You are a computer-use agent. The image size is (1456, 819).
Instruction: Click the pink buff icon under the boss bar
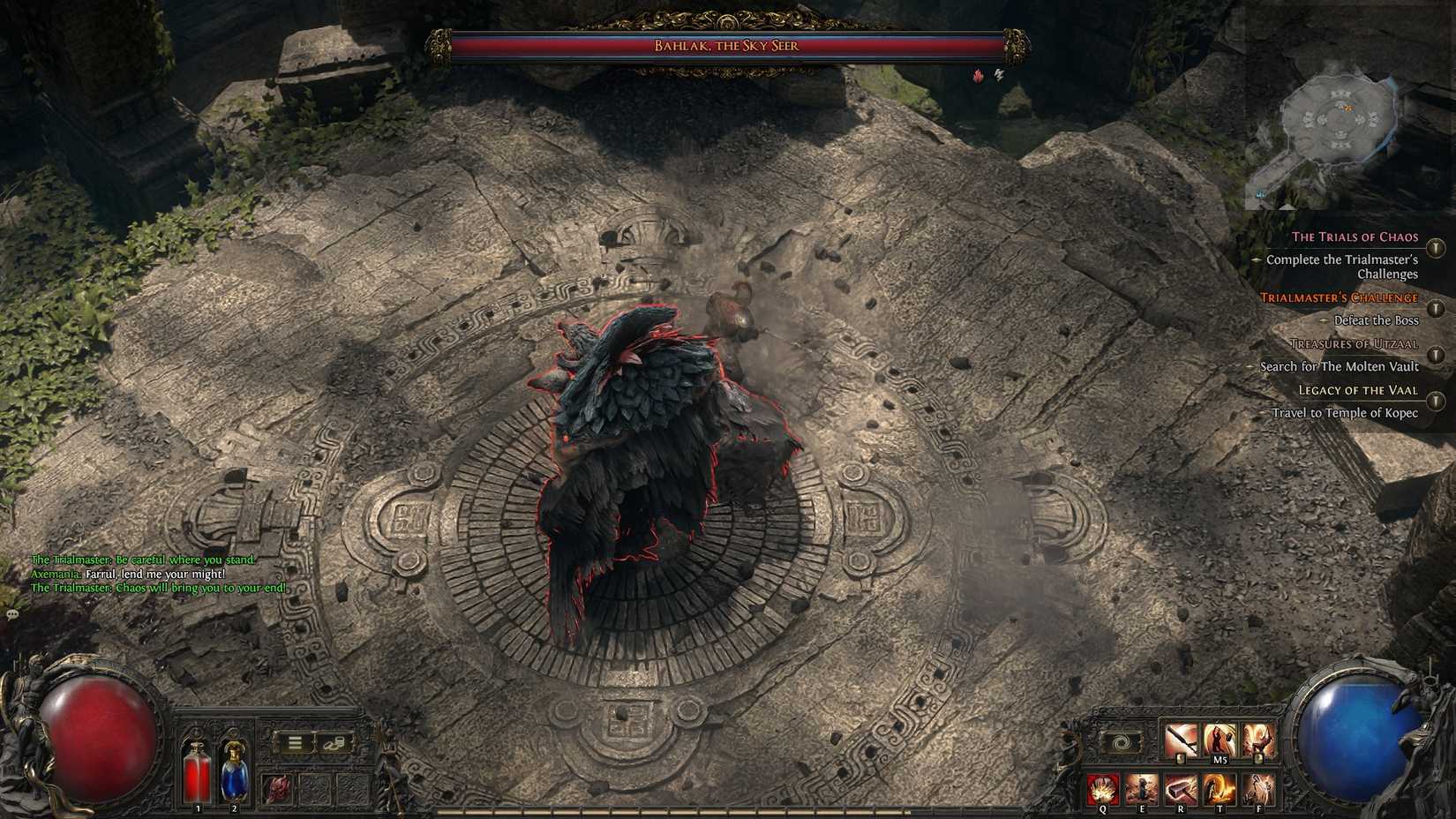978,76
